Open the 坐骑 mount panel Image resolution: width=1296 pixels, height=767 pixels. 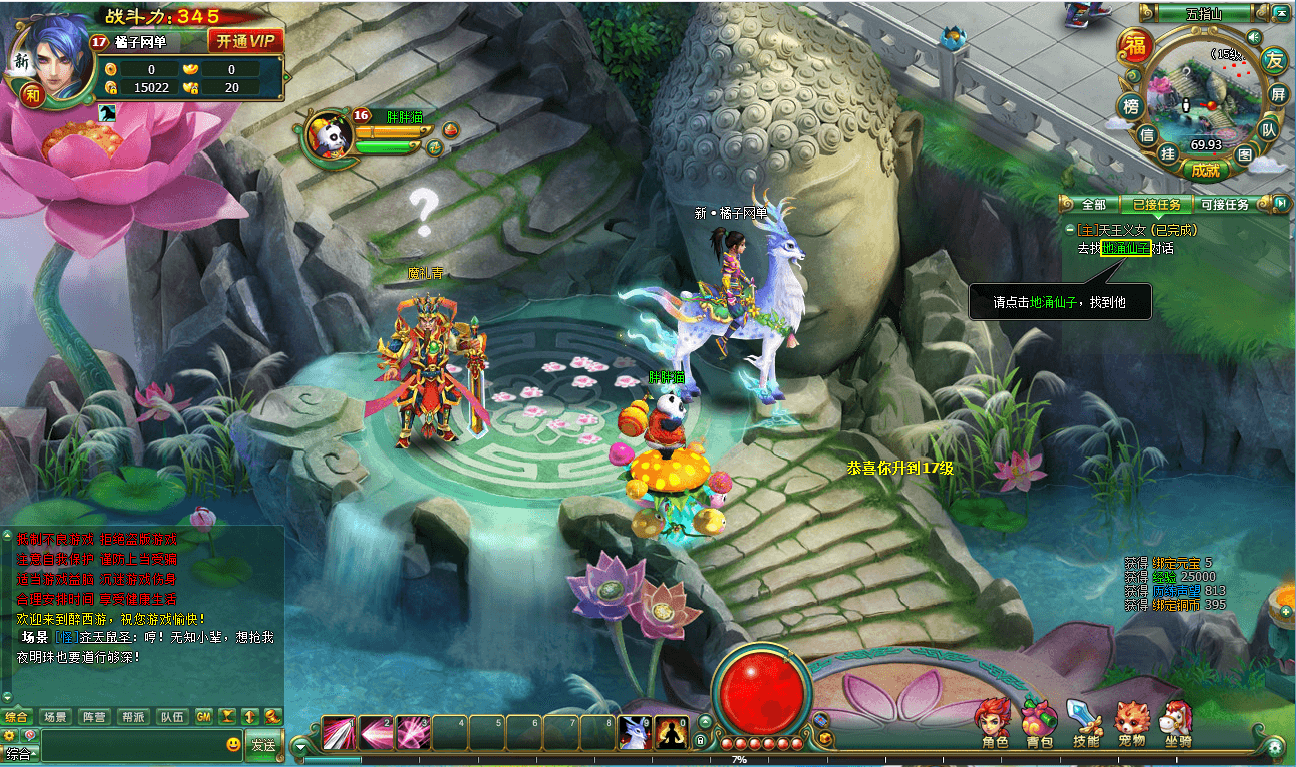coord(1176,723)
